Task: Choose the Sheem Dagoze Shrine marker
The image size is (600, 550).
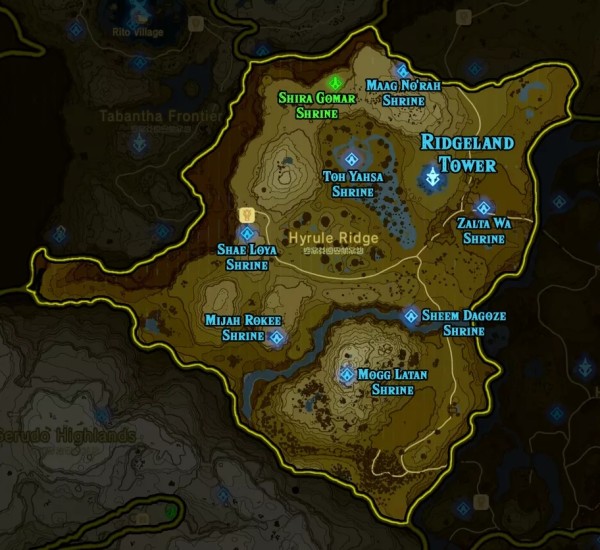Action: point(411,316)
